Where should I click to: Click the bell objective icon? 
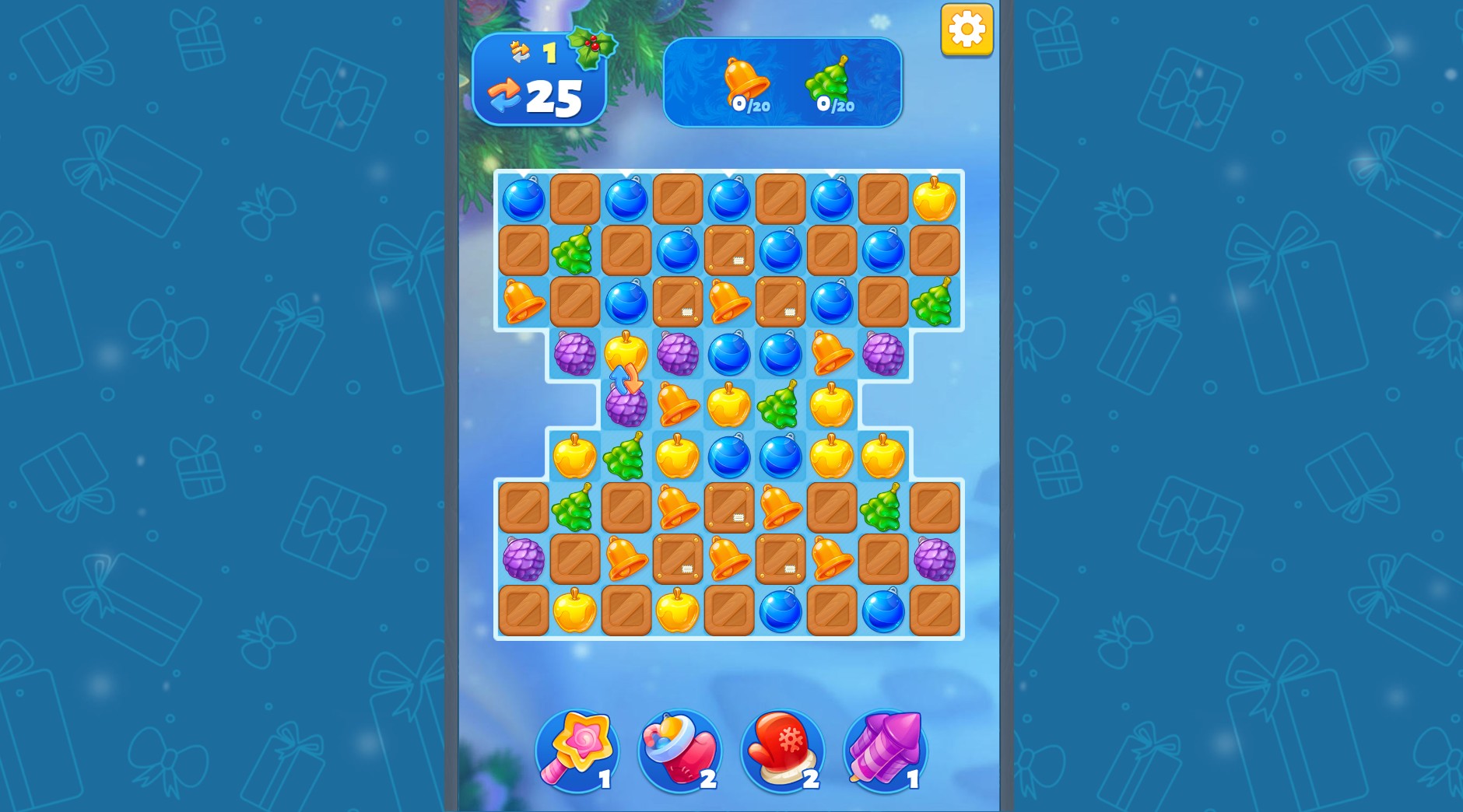click(745, 77)
